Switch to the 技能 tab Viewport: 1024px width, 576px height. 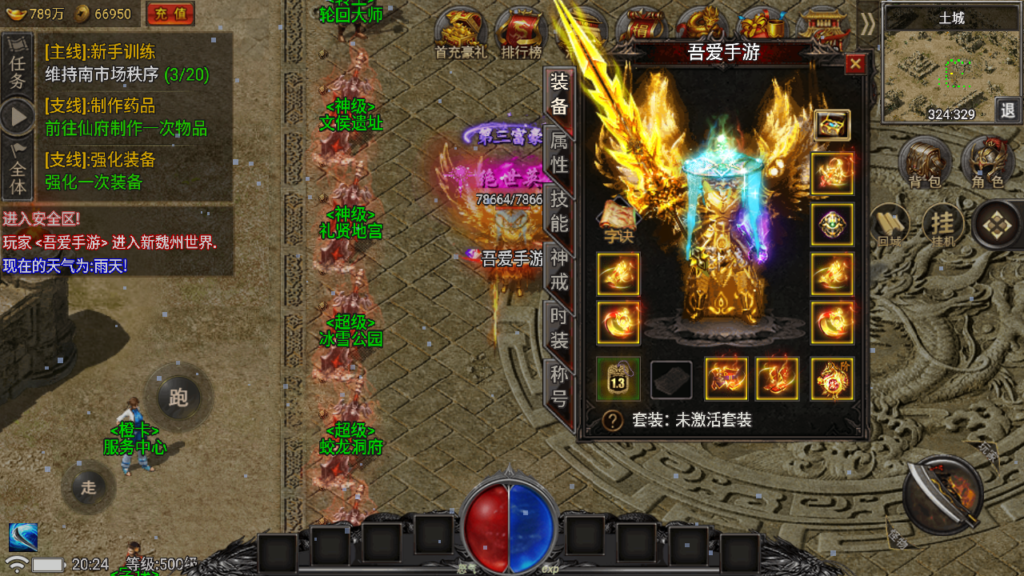559,210
